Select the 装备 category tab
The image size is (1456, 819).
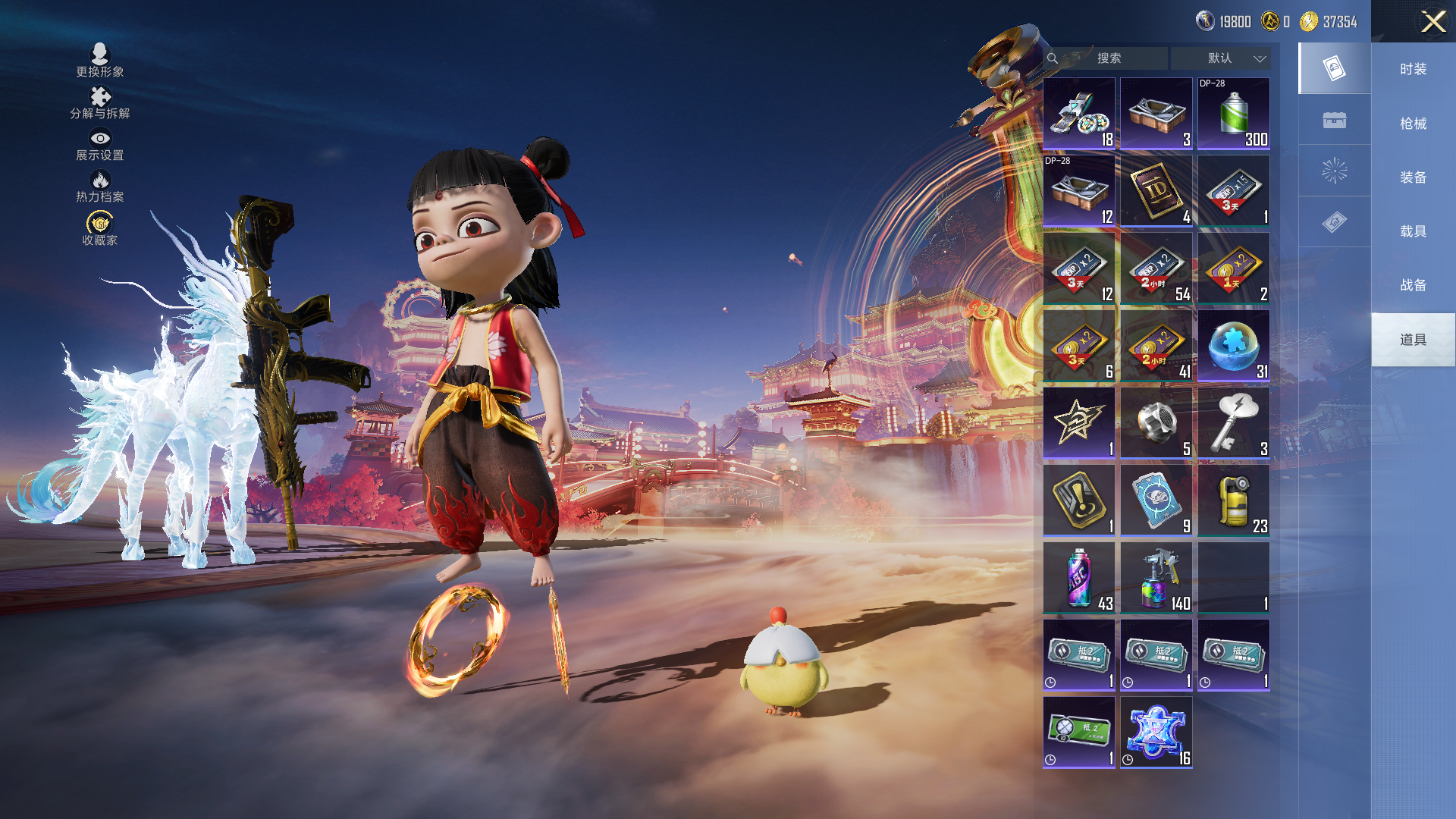(x=1413, y=177)
